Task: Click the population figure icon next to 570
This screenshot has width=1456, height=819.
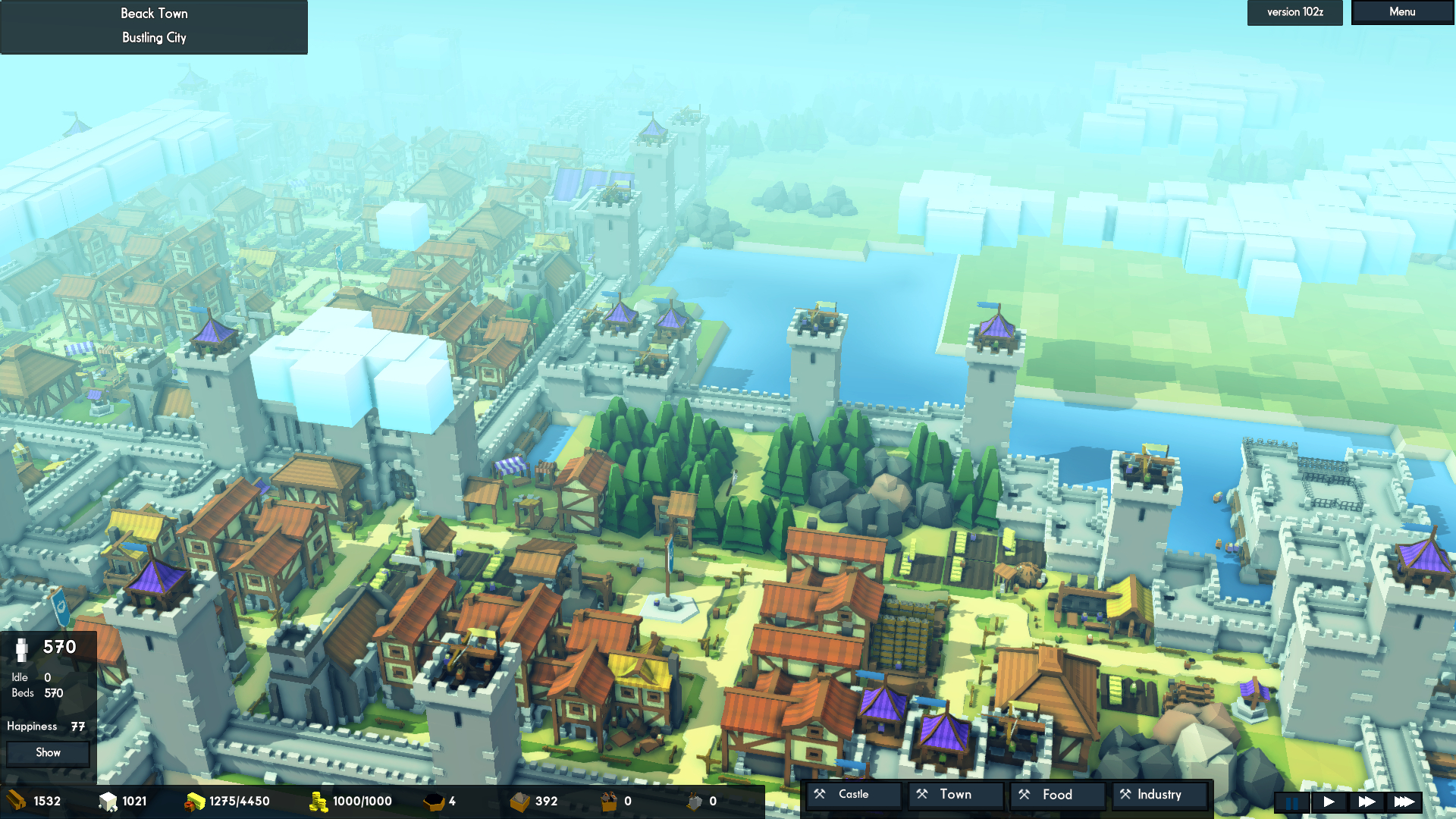Action: pos(23,651)
